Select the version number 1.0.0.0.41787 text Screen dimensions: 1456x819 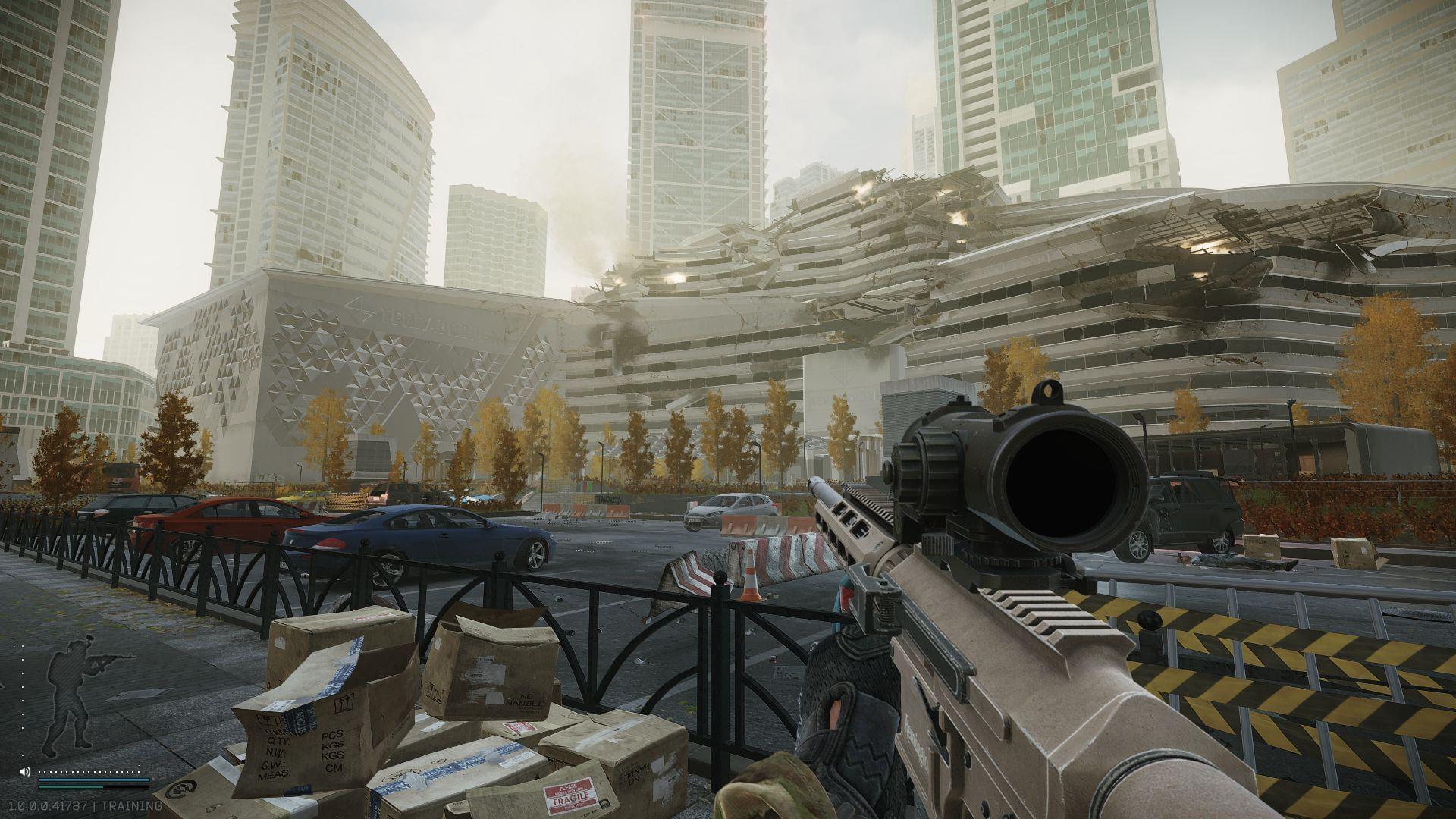click(48, 805)
